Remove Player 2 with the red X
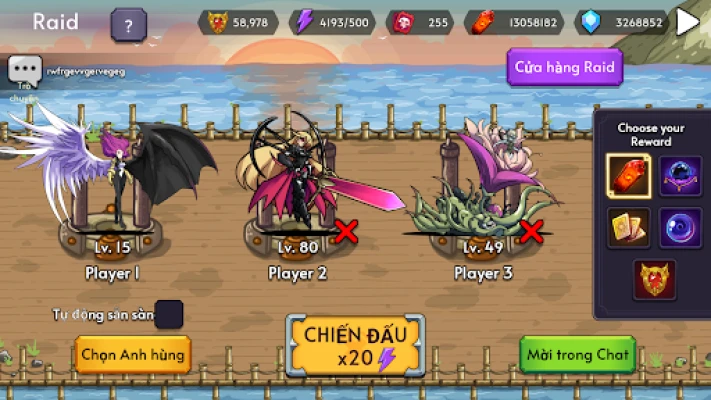The width and height of the screenshot is (711, 400). point(346,232)
